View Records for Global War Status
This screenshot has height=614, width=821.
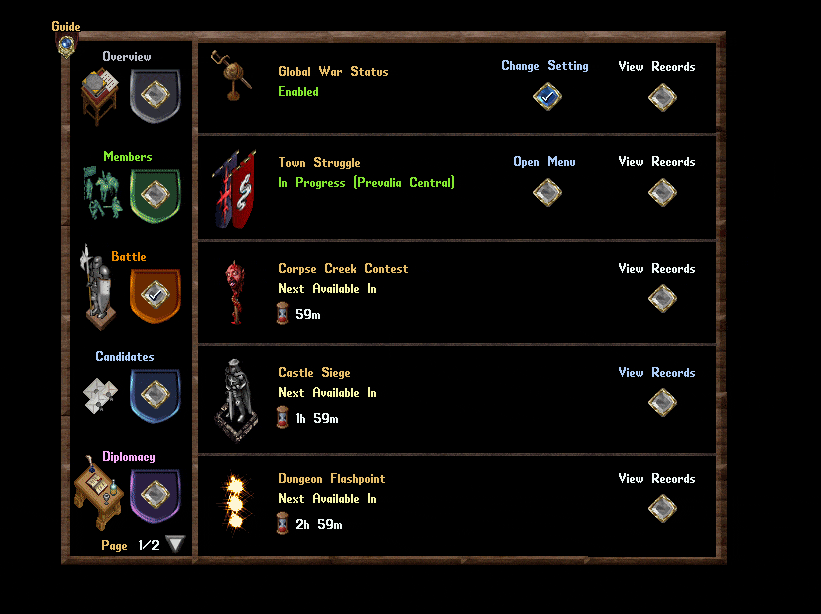pos(662,97)
